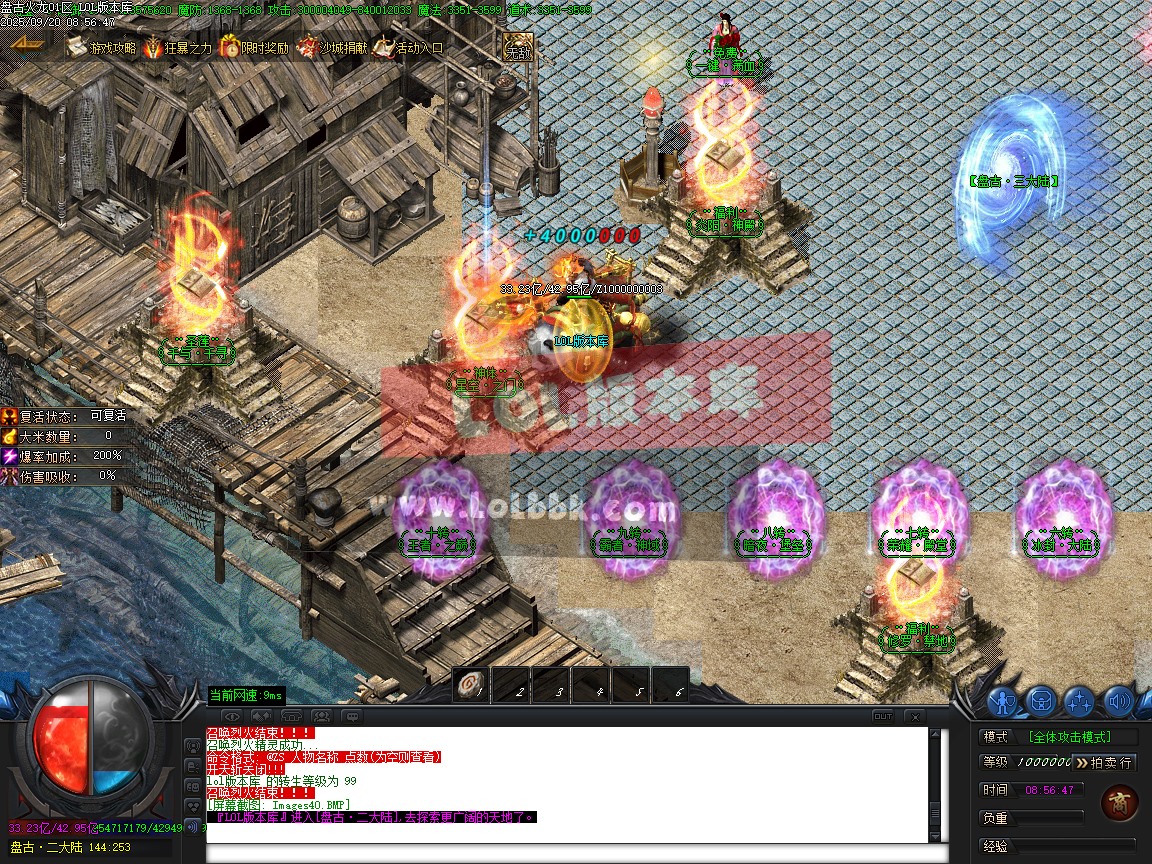The width and height of the screenshot is (1152, 864).
Task: Open the shop with the red 商 button
Action: point(1118,803)
